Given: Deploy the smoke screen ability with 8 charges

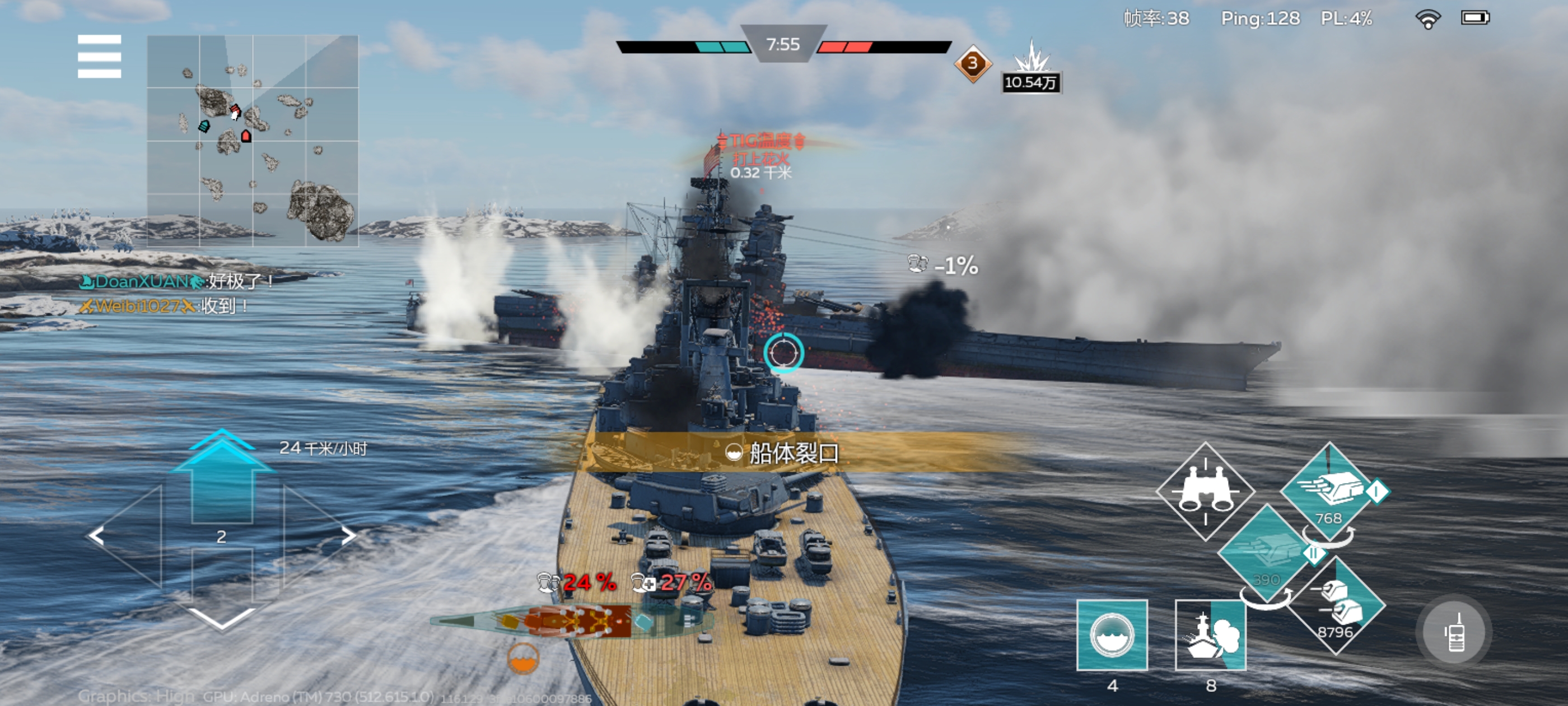Looking at the screenshot, I should coord(1210,635).
